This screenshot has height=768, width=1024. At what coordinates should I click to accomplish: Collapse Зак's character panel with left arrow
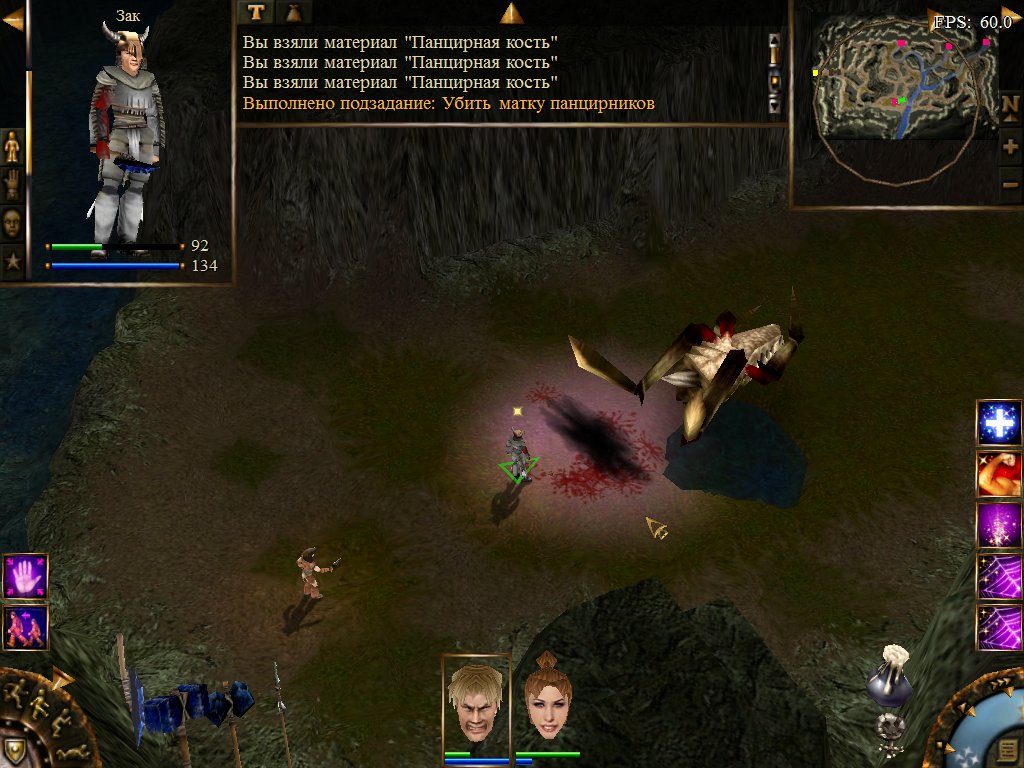(12, 20)
